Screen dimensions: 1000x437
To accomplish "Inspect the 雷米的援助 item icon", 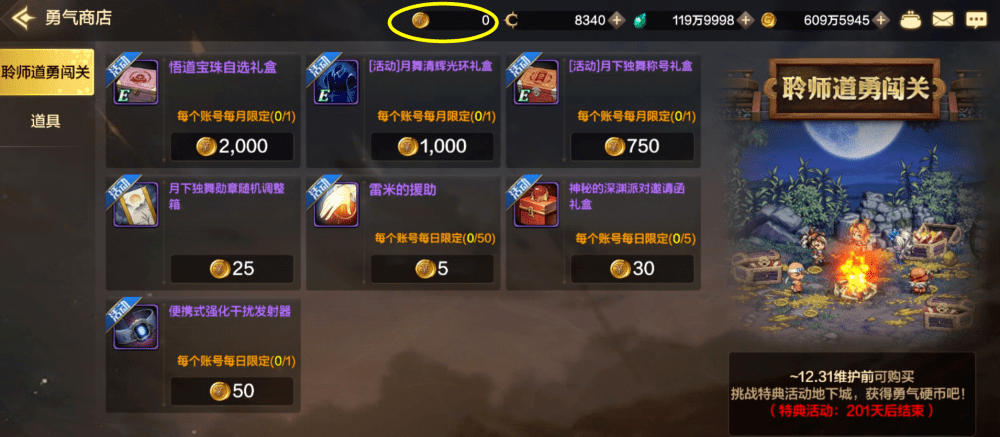I will pos(337,205).
